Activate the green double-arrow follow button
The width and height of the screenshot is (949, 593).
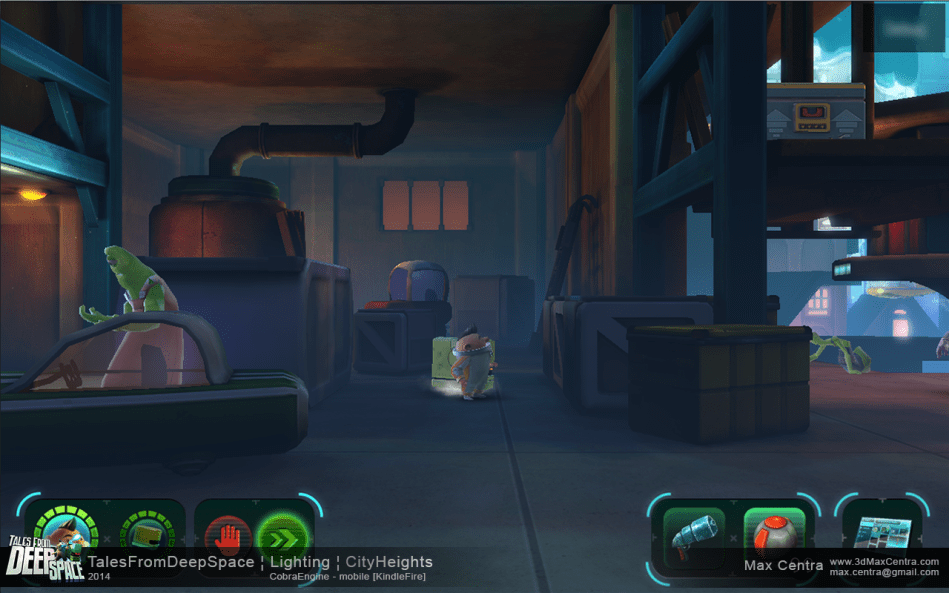pyautogui.click(x=283, y=538)
